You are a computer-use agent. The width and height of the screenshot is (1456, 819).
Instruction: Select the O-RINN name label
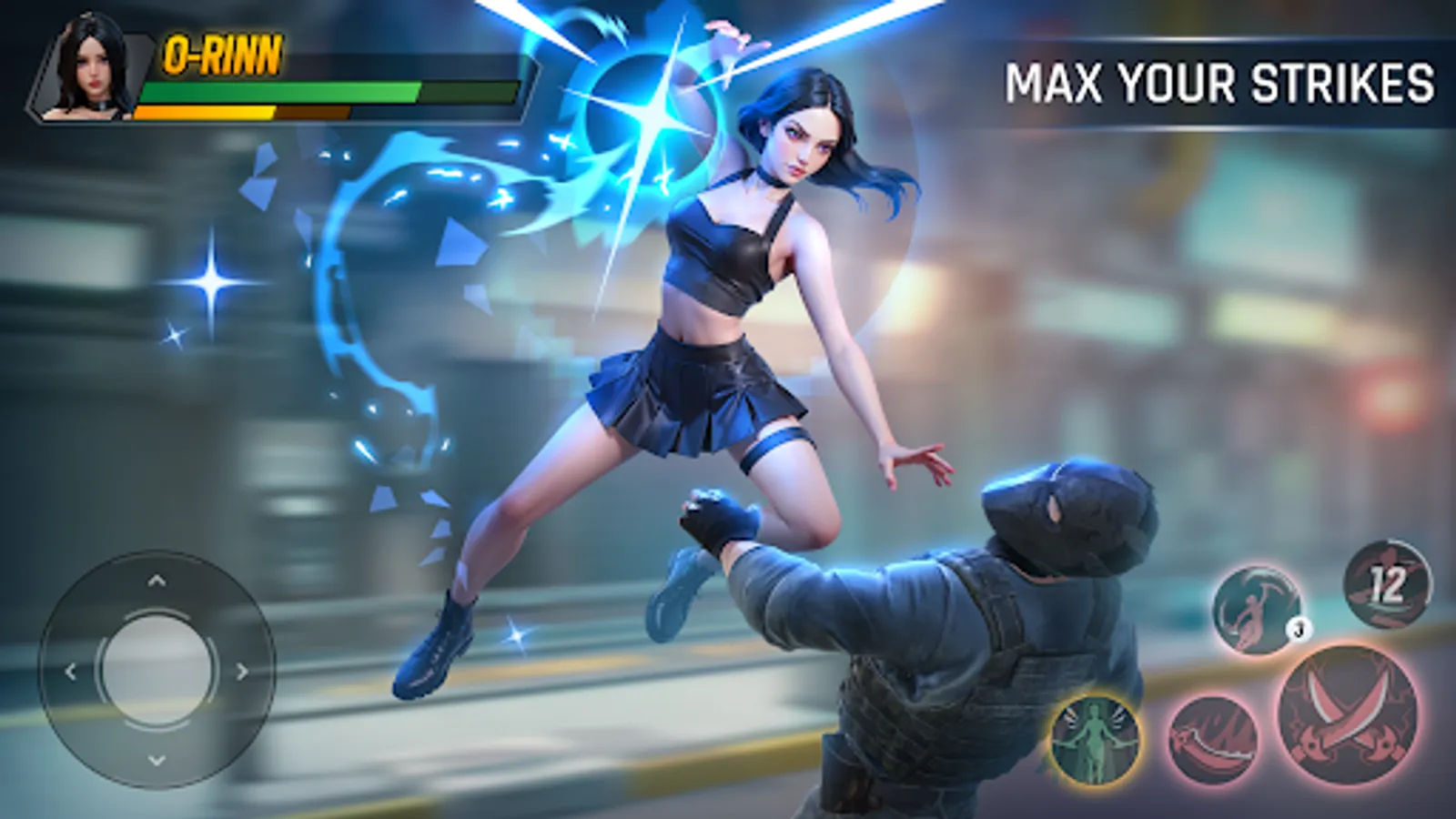point(221,56)
